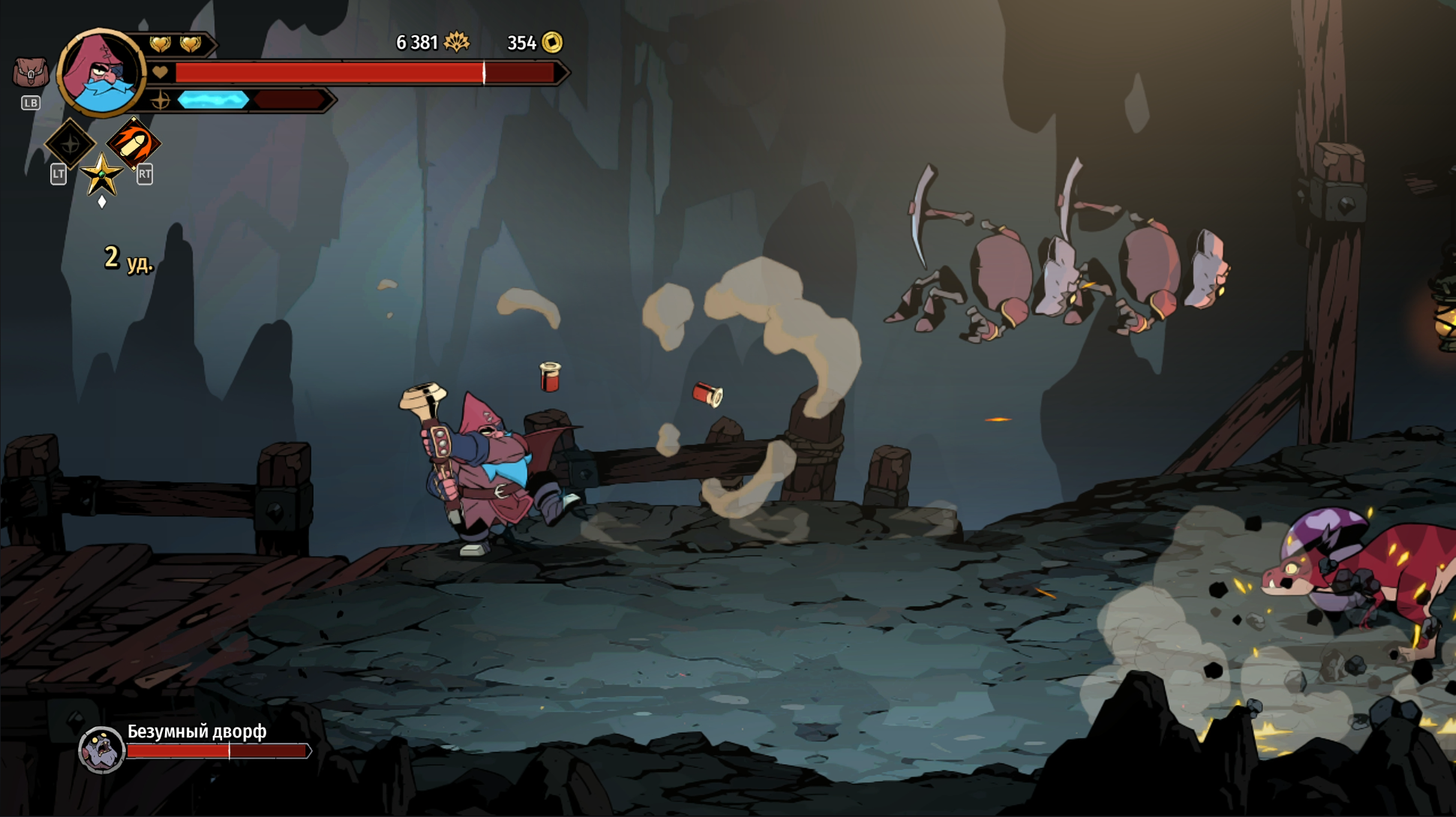Click the mad dwarf boss portrait

[x=101, y=749]
